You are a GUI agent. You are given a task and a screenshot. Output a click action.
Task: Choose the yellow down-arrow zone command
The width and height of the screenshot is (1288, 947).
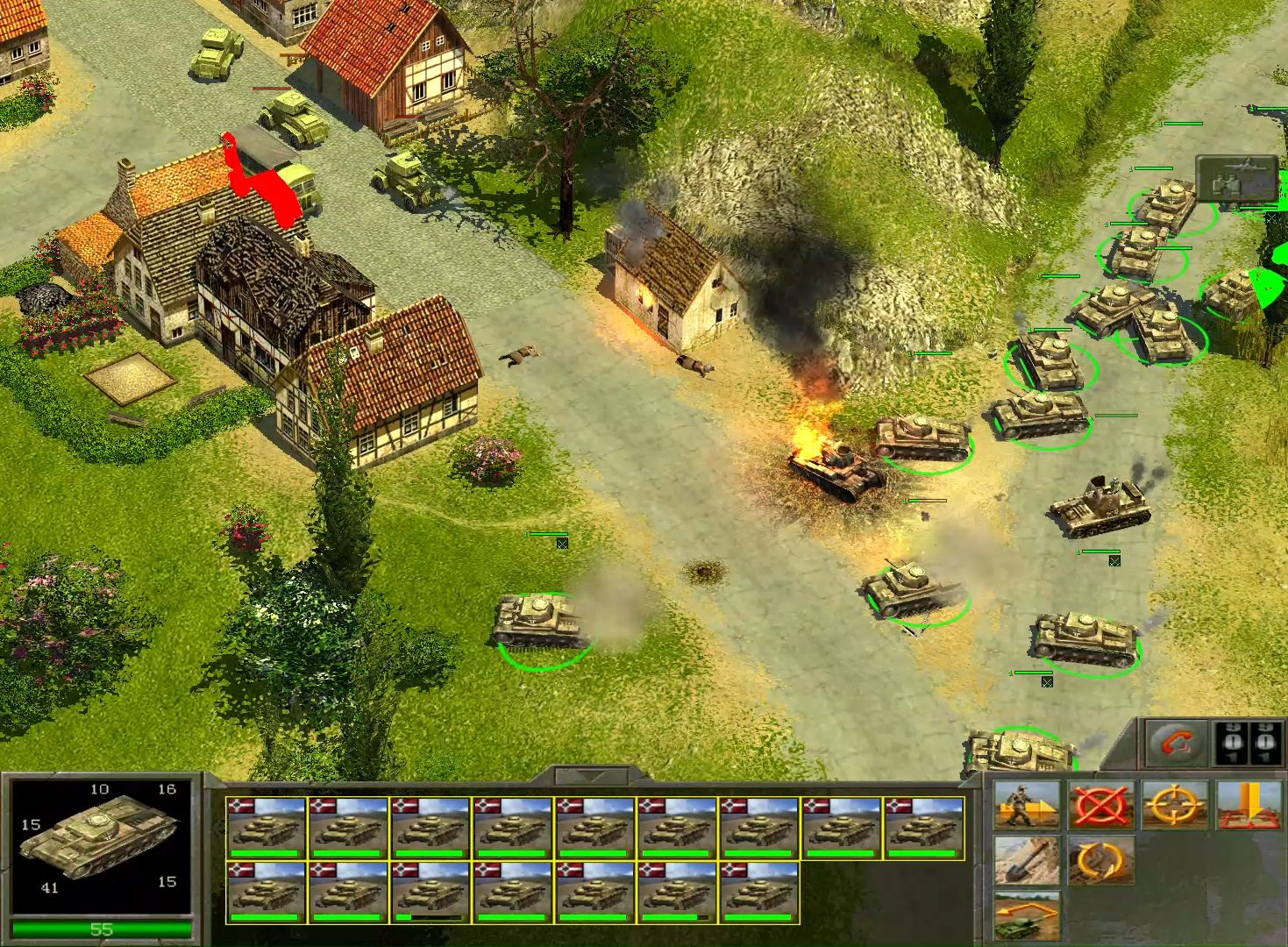(1249, 805)
